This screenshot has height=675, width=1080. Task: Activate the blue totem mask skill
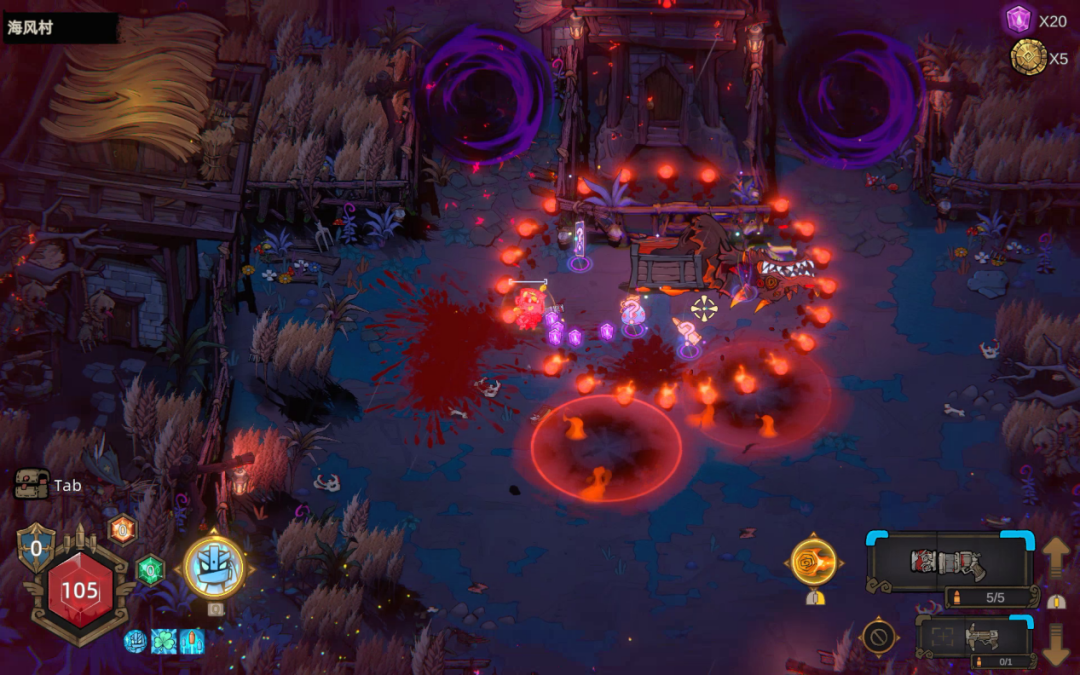point(214,568)
